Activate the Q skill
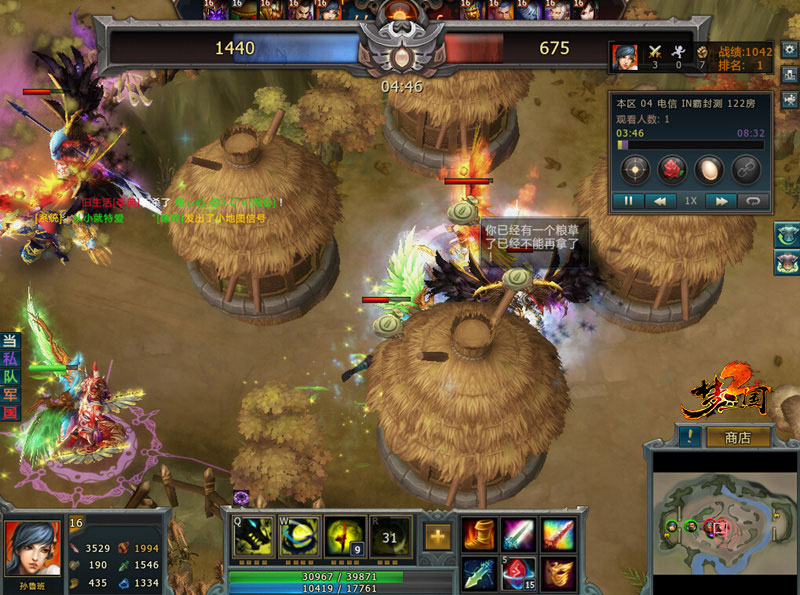This screenshot has width=800, height=595. 252,537
